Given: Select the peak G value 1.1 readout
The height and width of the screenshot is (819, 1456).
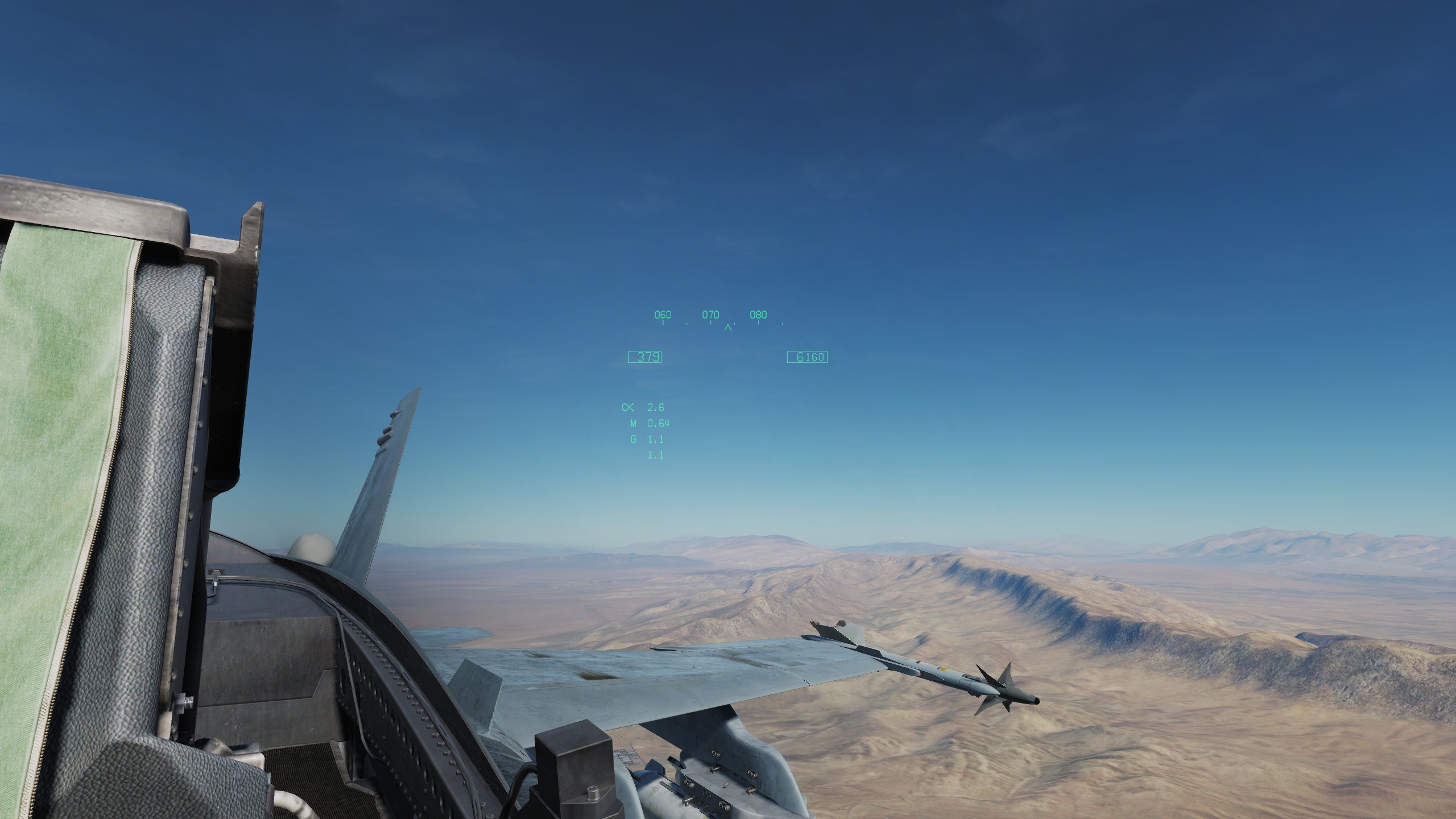Looking at the screenshot, I should (x=657, y=454).
